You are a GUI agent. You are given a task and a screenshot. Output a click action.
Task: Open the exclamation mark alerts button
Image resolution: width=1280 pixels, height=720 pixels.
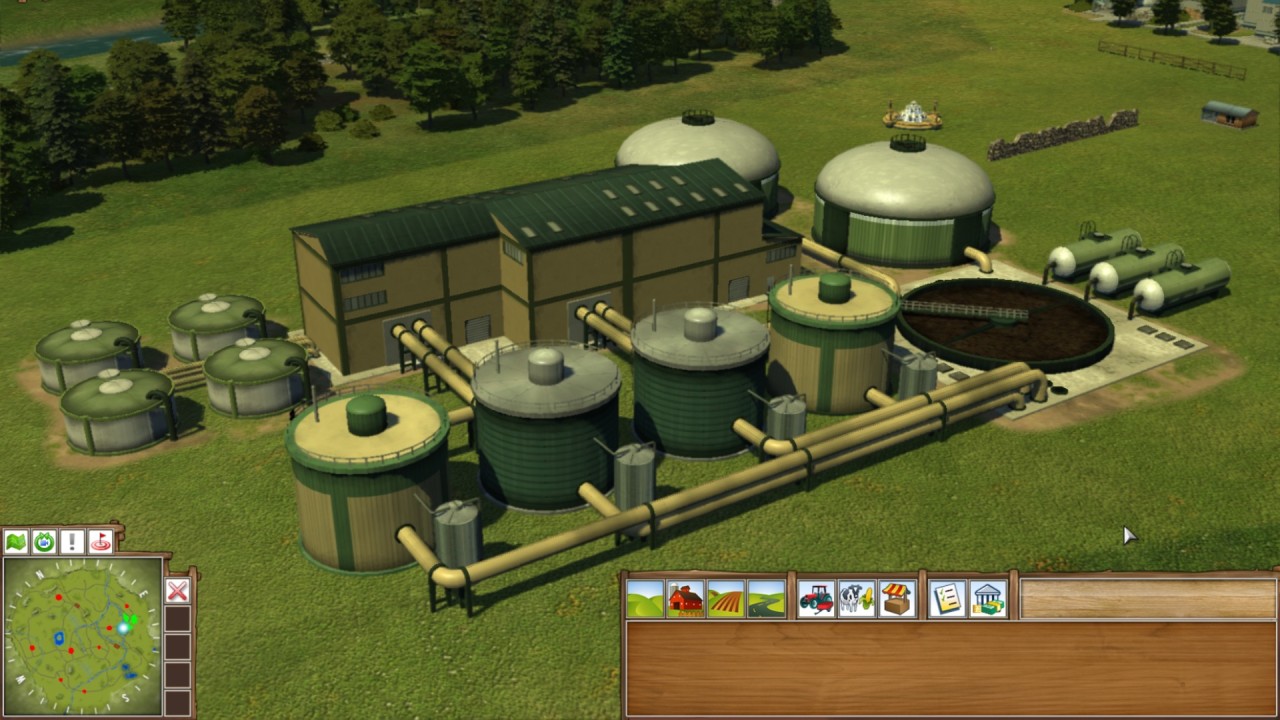point(72,542)
